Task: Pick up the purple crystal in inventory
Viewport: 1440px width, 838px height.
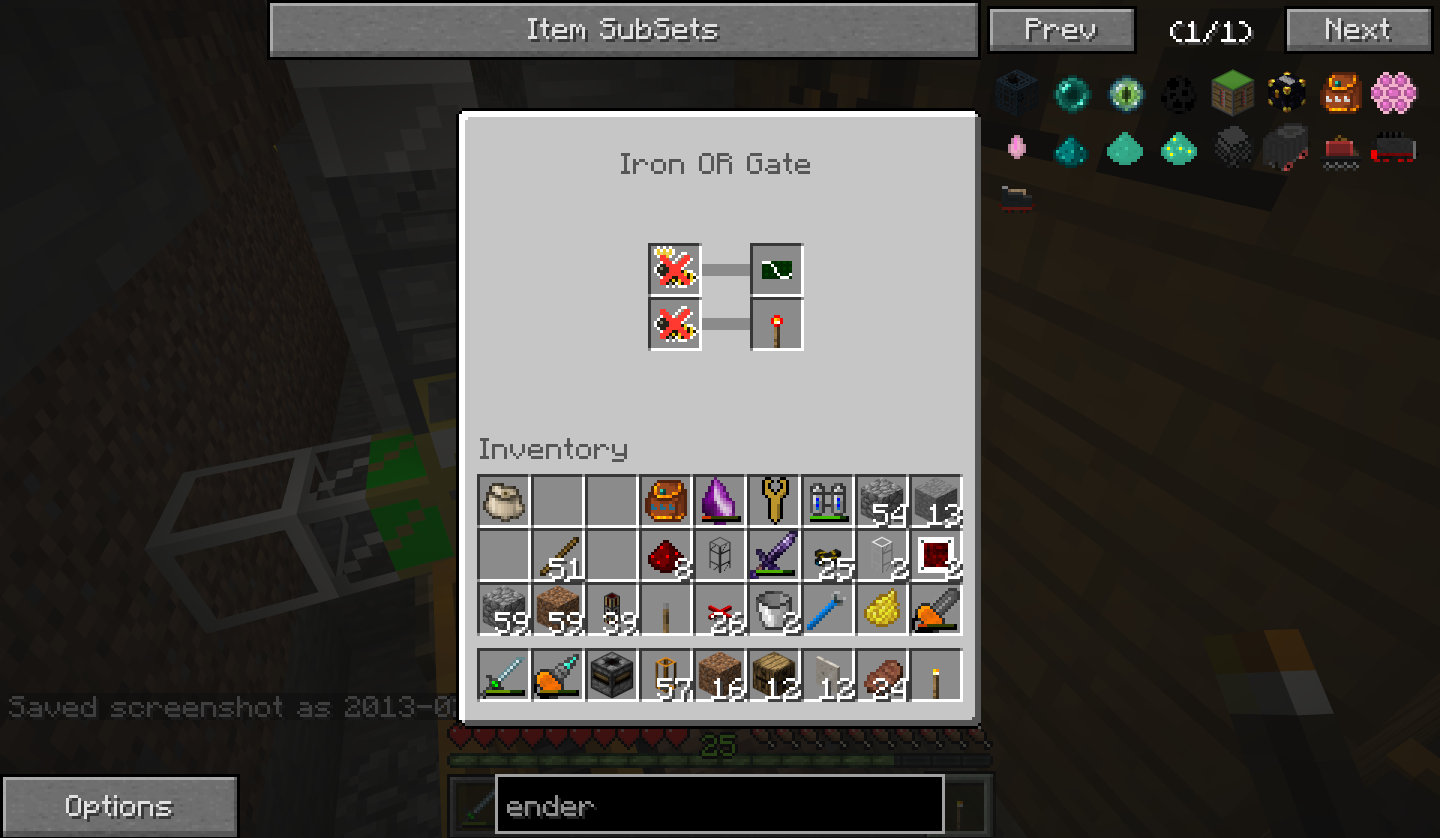Action: pyautogui.click(x=720, y=500)
